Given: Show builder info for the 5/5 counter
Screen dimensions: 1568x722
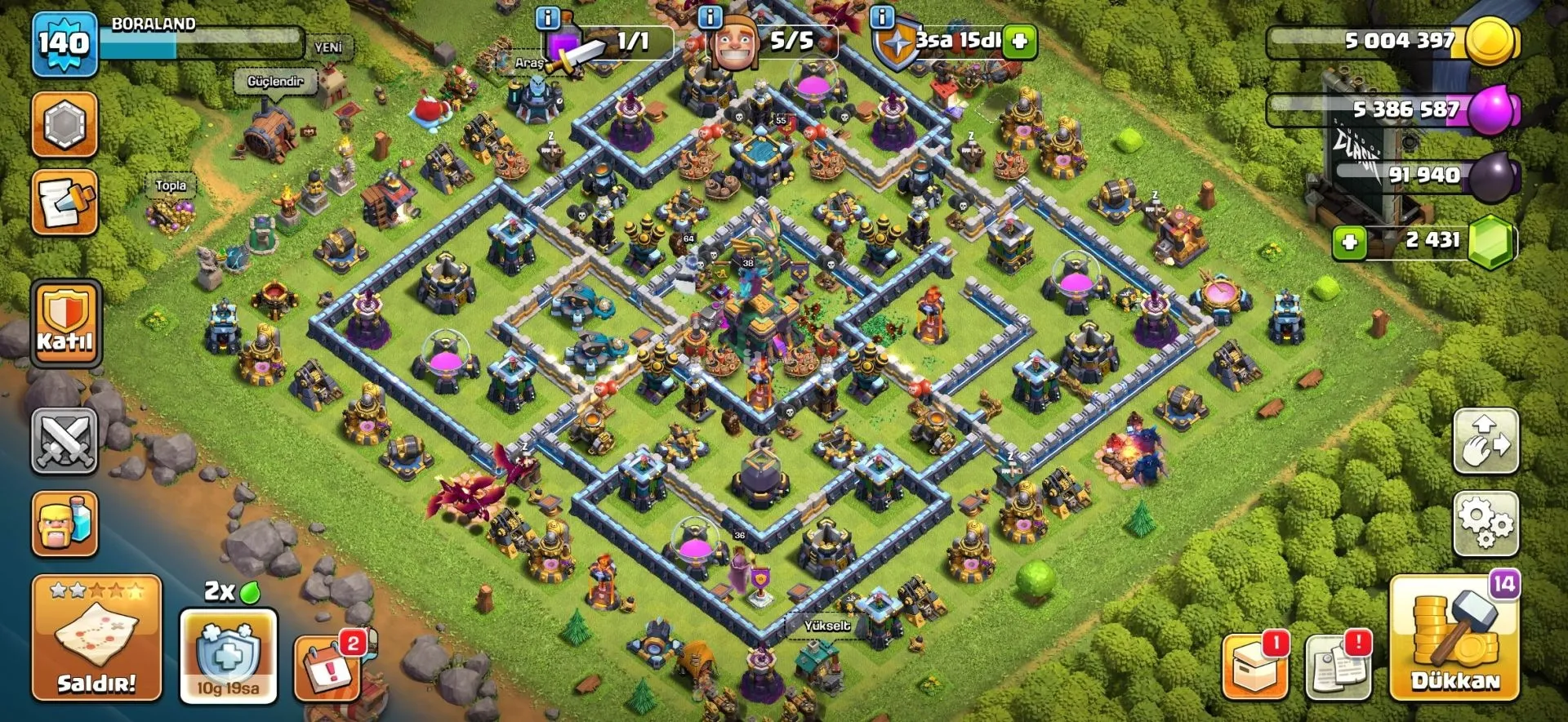Looking at the screenshot, I should pyautogui.click(x=710, y=16).
